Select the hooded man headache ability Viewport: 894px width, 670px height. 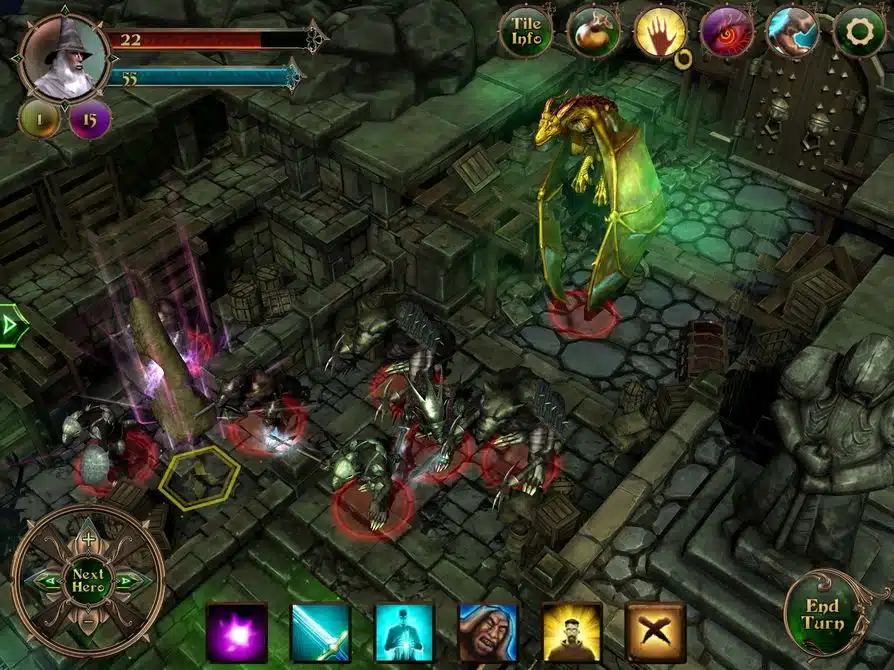click(488, 633)
